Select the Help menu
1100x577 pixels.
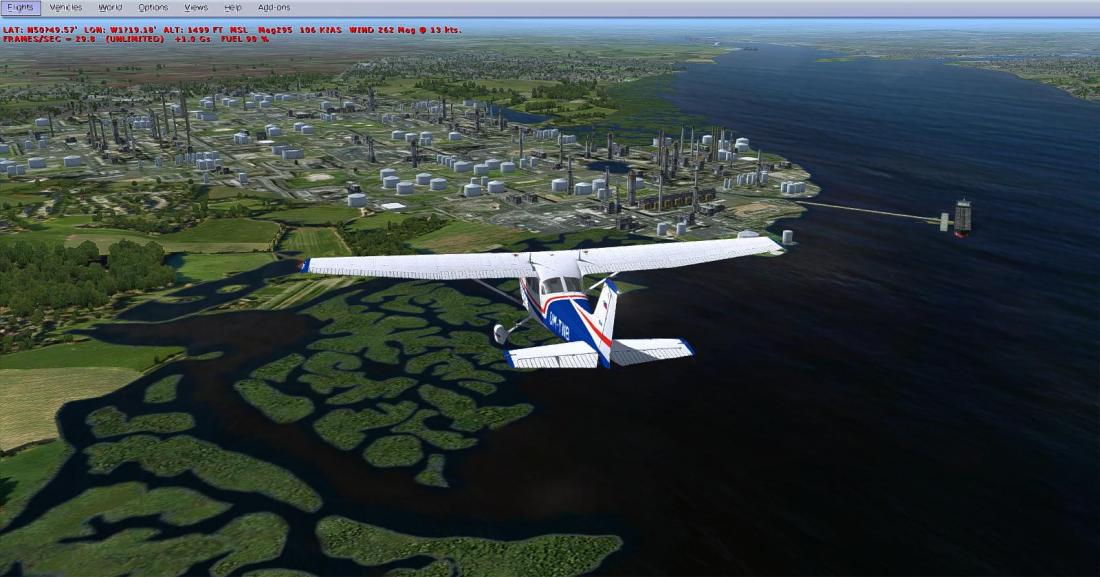[233, 7]
